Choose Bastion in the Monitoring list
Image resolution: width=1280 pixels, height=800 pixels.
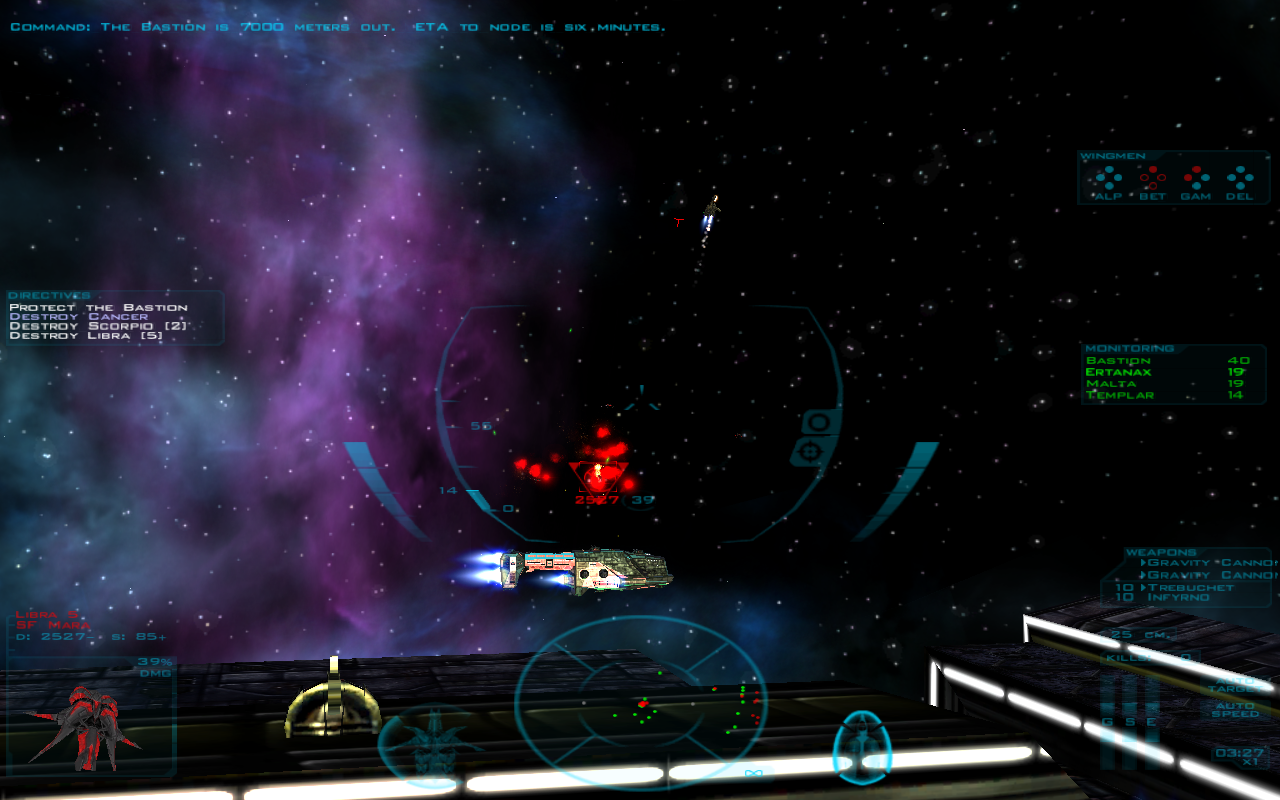1118,360
